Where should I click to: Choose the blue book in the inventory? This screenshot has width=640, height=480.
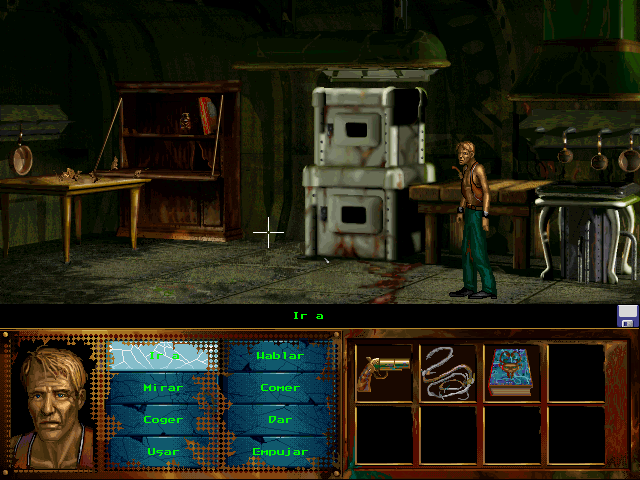pyautogui.click(x=511, y=372)
